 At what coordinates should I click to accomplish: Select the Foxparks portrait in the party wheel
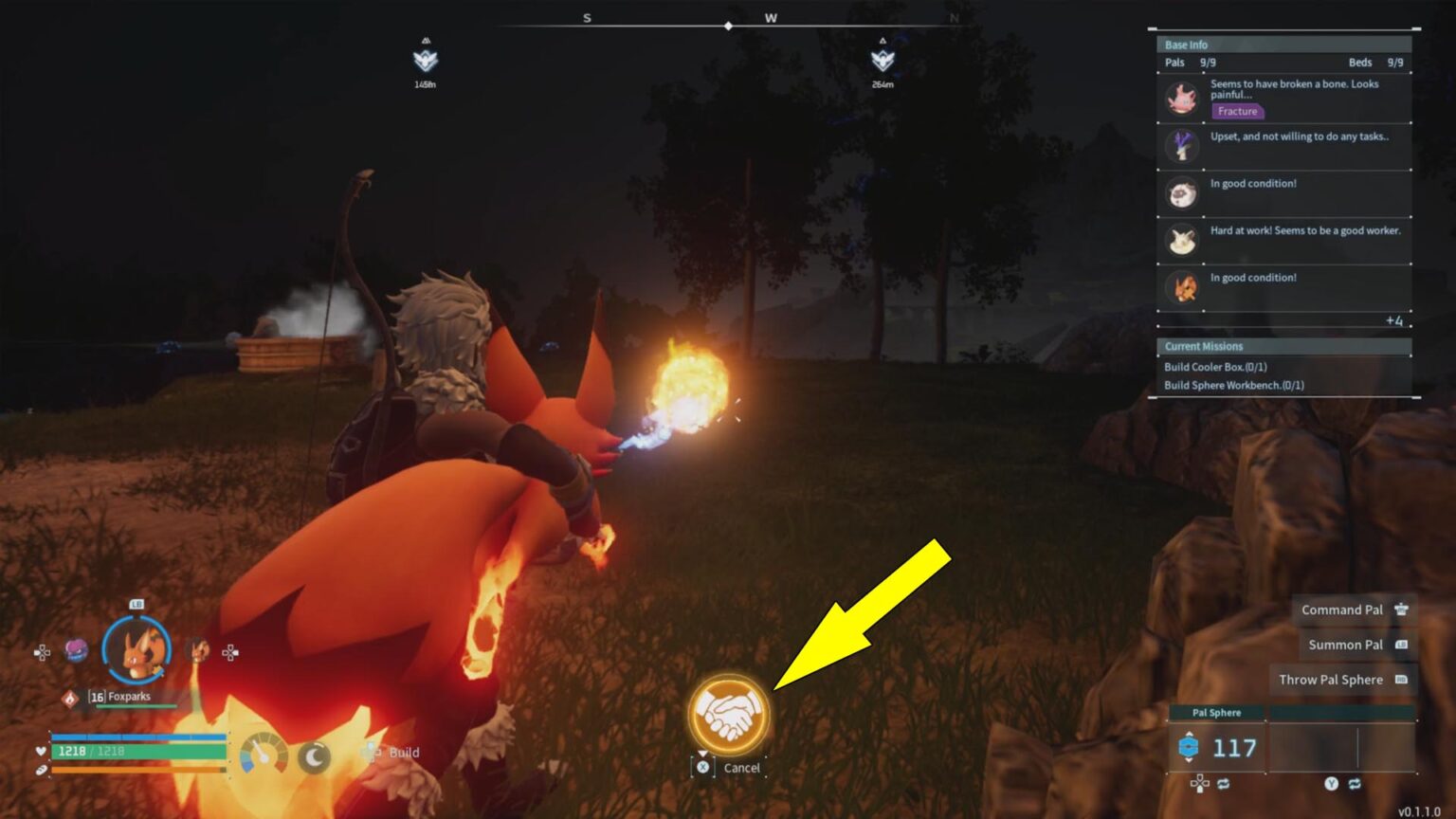[135, 648]
